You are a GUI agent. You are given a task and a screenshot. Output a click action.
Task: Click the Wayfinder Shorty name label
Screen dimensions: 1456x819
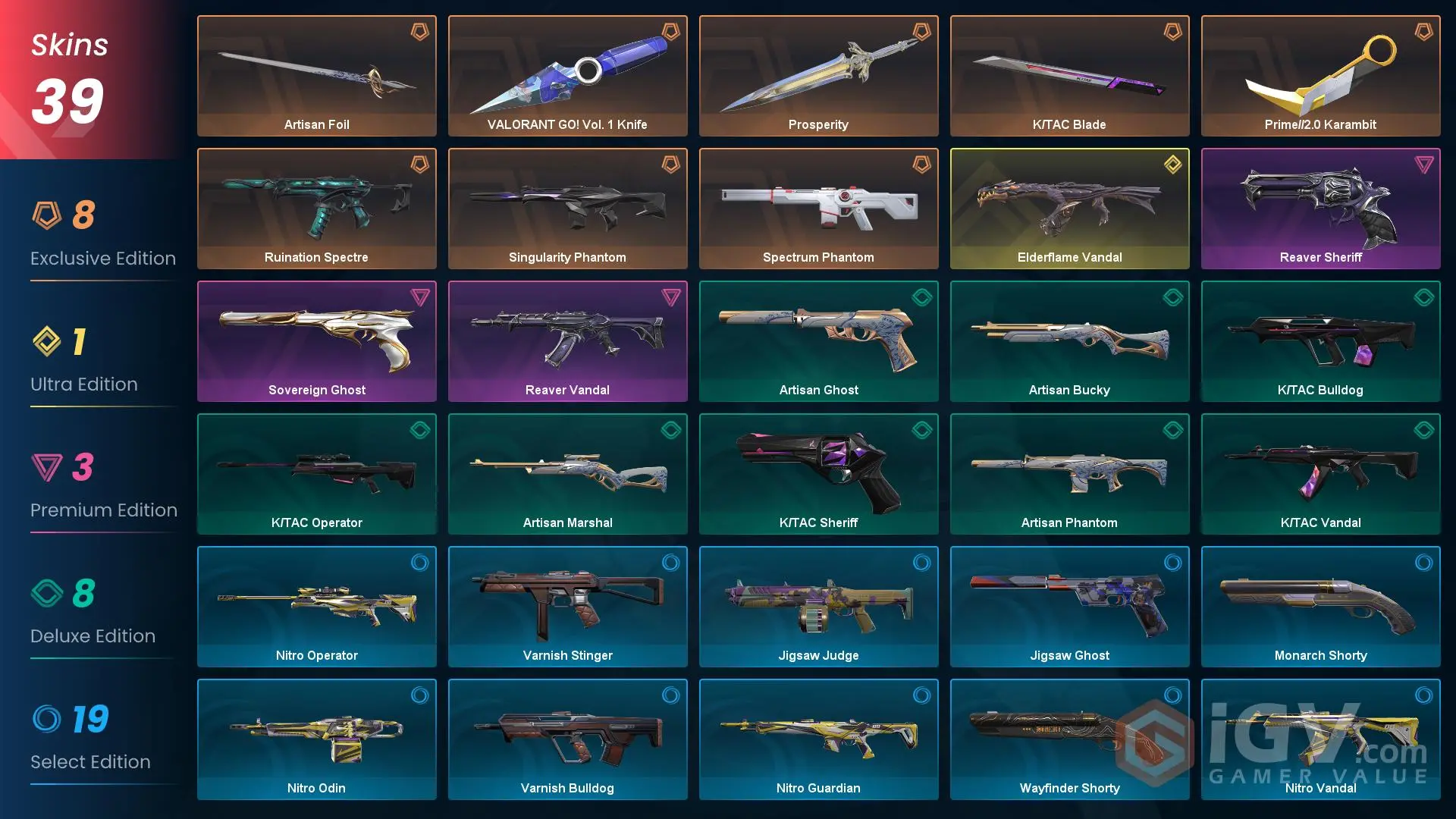click(1069, 788)
